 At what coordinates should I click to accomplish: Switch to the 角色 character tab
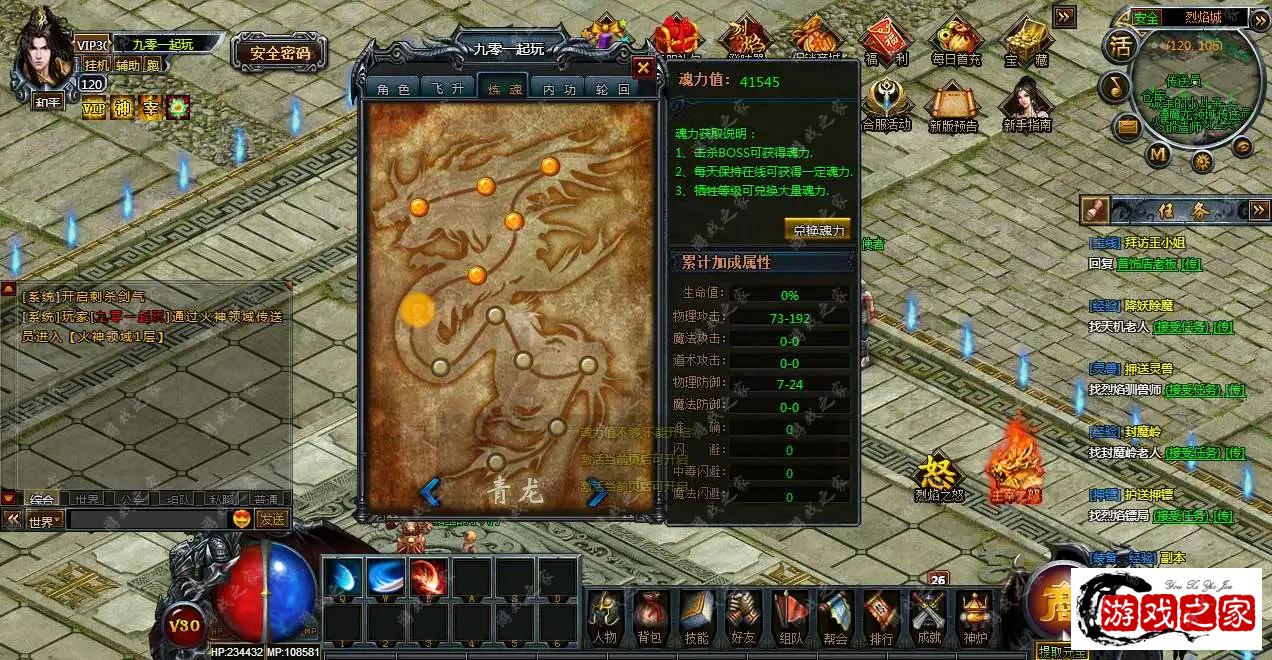point(393,89)
